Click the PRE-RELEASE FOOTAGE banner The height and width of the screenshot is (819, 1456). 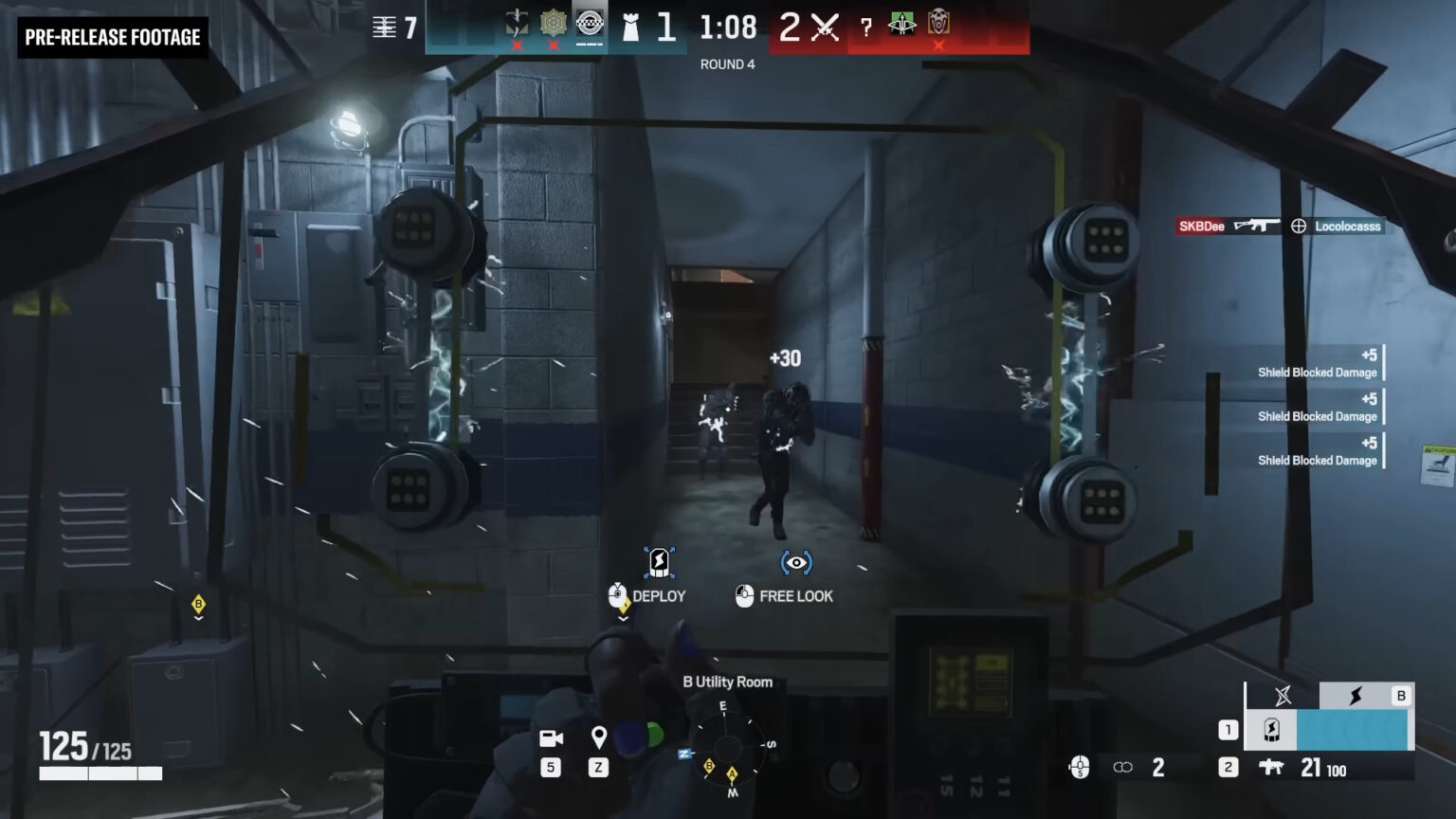click(x=112, y=39)
